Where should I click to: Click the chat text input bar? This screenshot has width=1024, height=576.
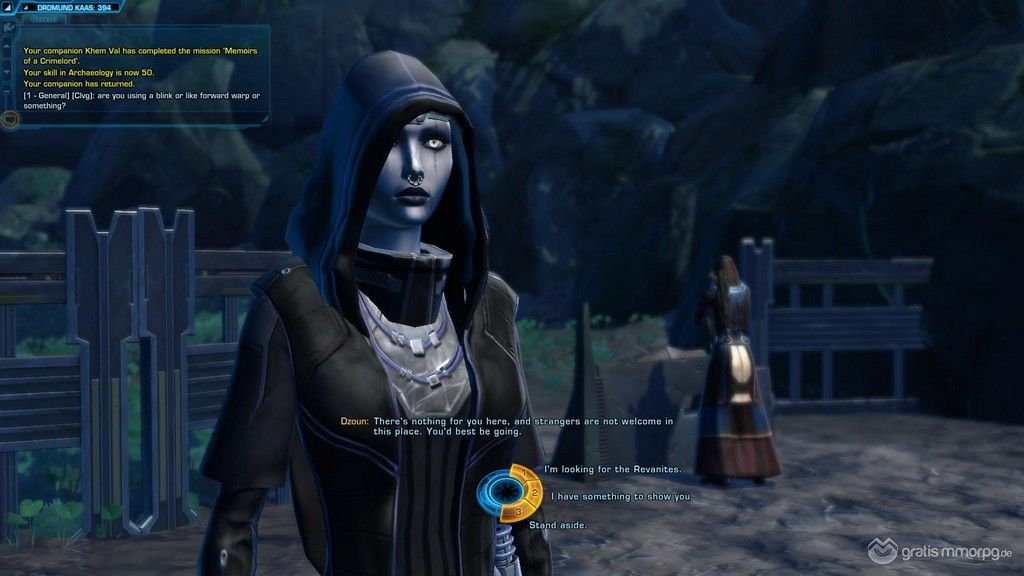140,120
